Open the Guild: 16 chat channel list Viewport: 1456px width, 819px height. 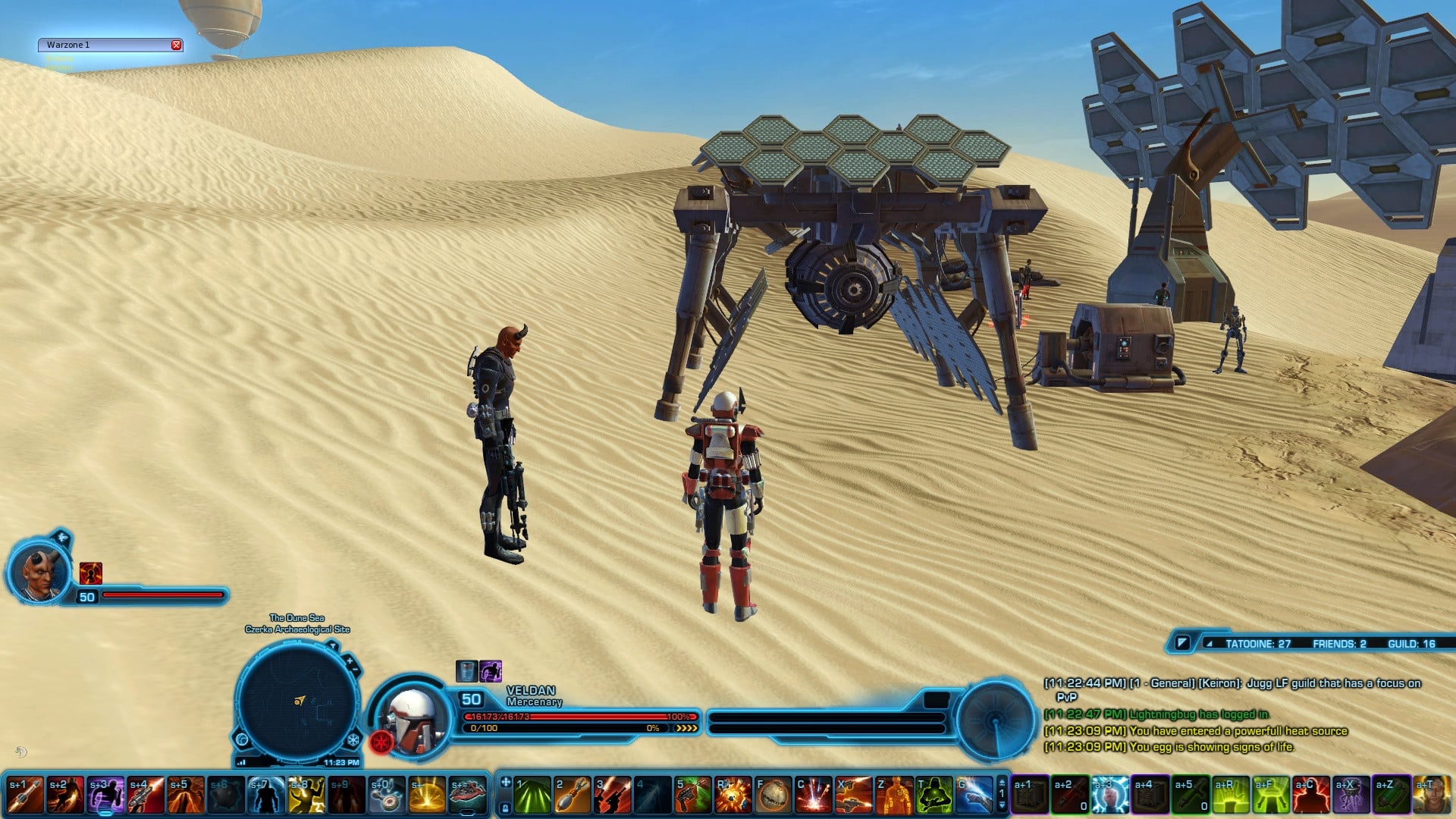tap(1411, 644)
